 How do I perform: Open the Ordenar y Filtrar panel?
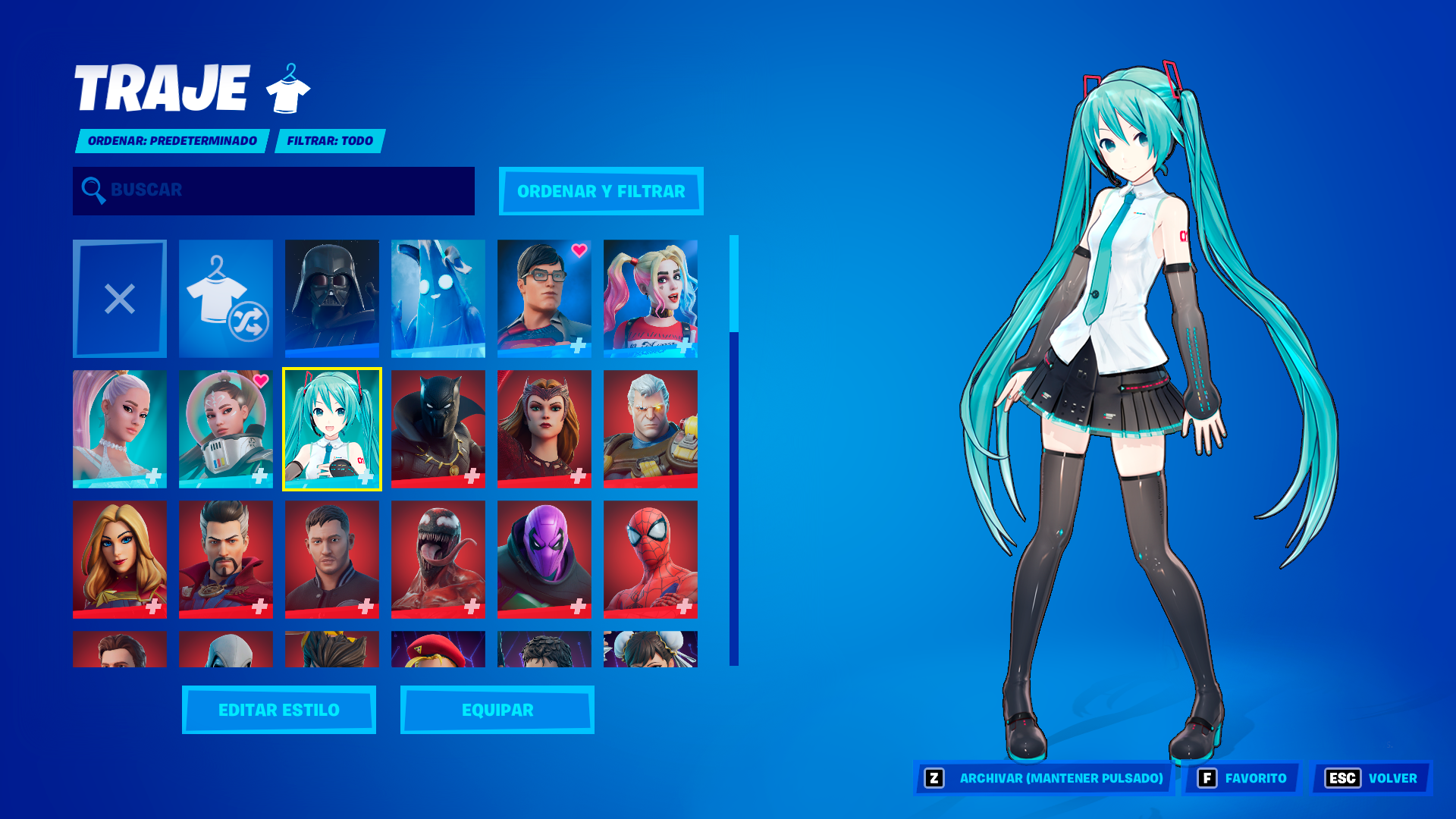coord(601,192)
